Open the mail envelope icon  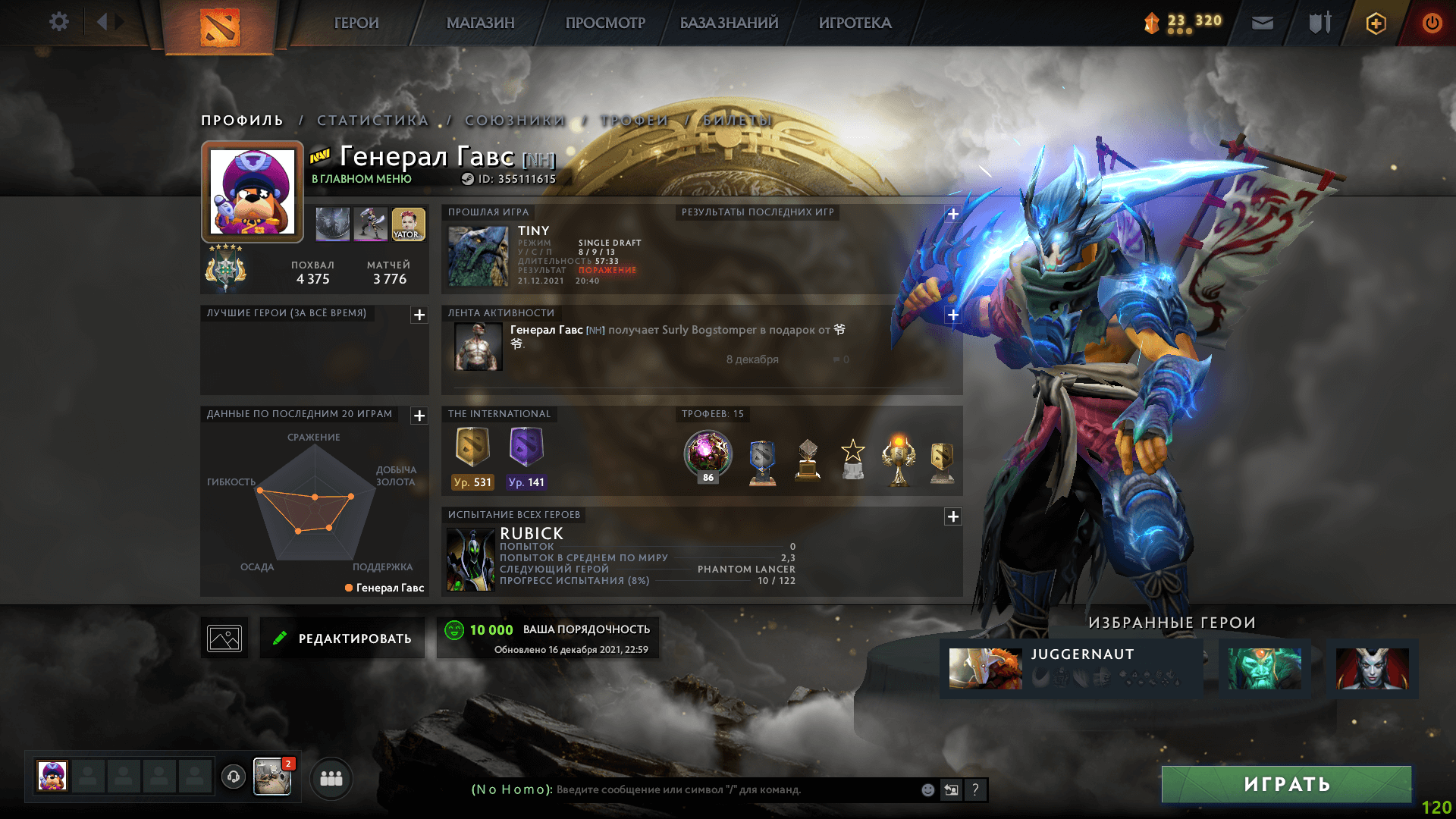pyautogui.click(x=1262, y=23)
